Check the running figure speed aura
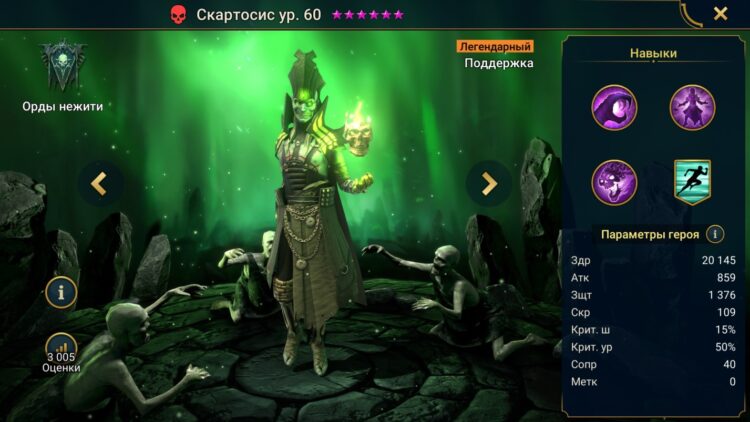 click(x=692, y=182)
